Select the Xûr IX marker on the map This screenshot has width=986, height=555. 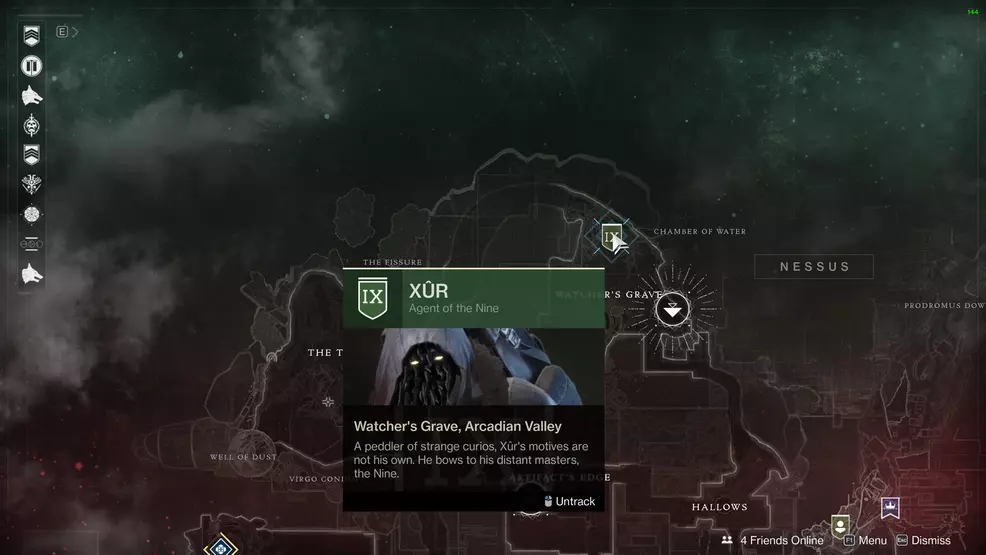[611, 237]
